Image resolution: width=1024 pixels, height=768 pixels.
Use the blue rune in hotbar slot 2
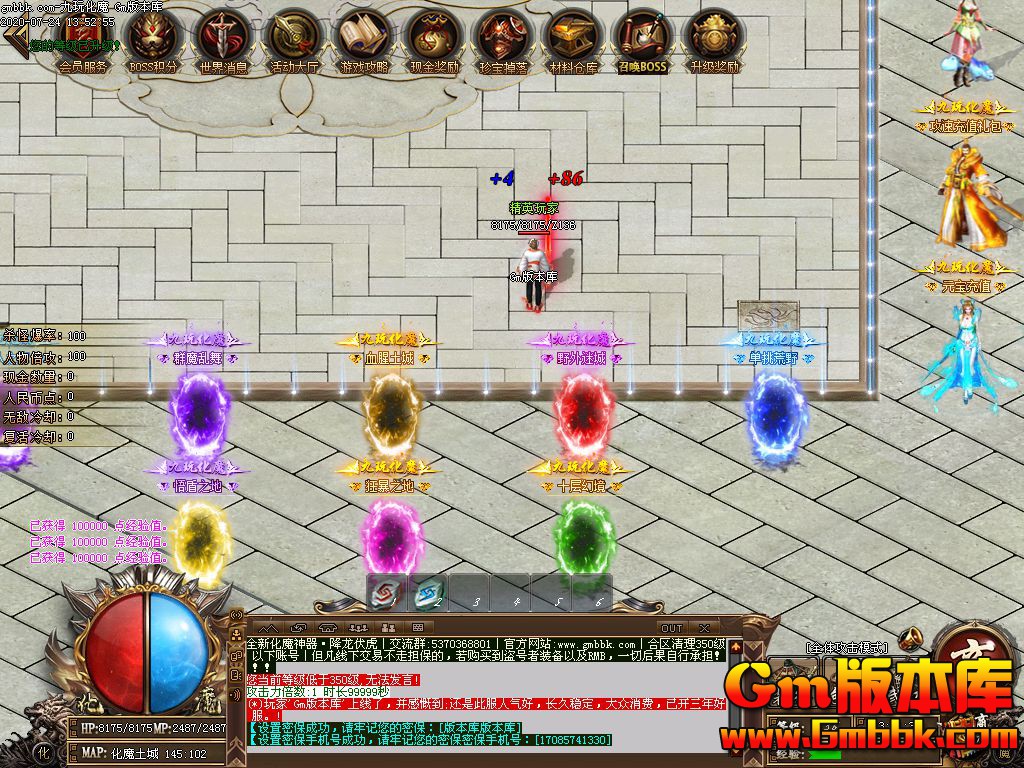click(x=429, y=592)
